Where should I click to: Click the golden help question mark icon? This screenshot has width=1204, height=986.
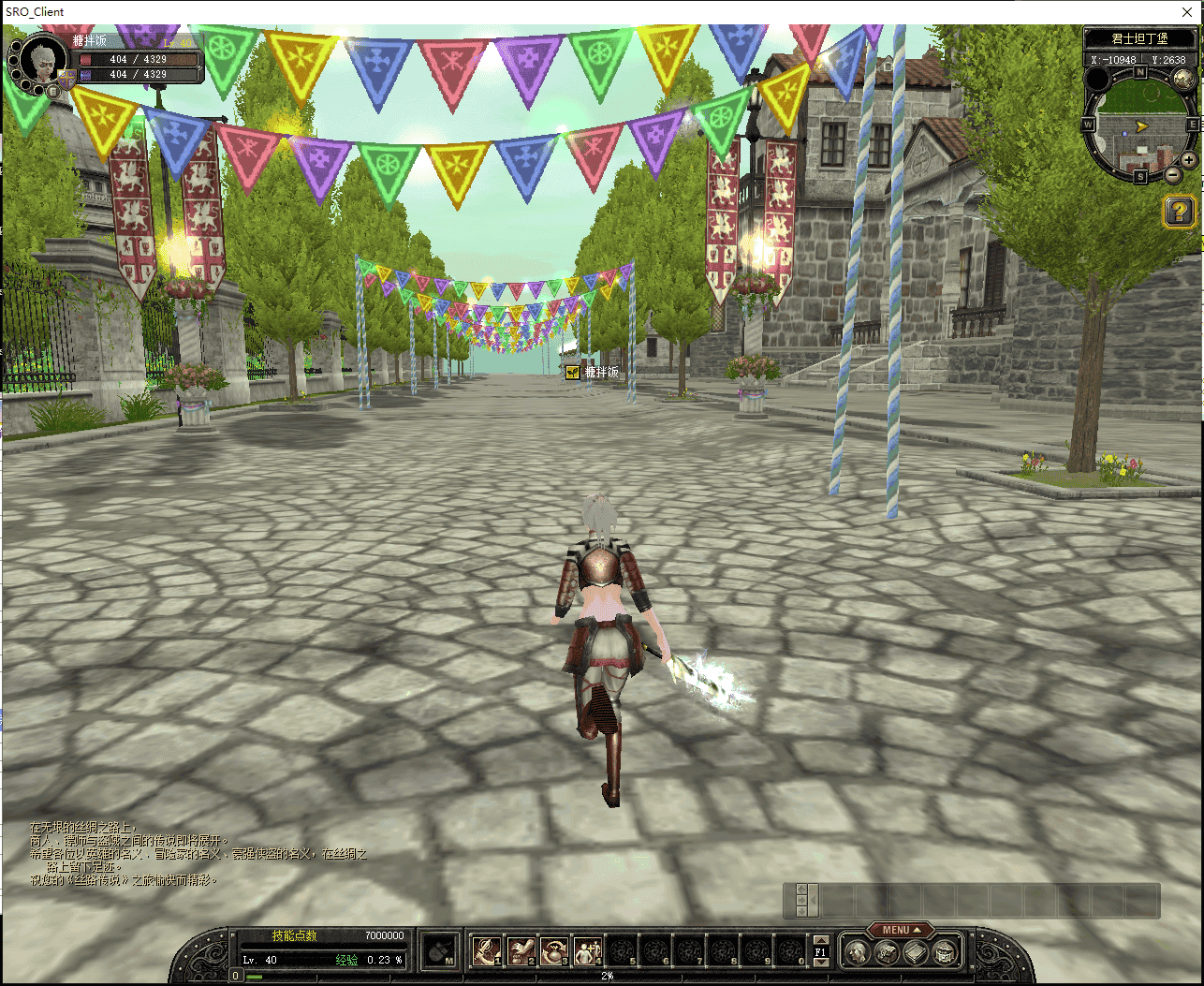(x=1180, y=210)
